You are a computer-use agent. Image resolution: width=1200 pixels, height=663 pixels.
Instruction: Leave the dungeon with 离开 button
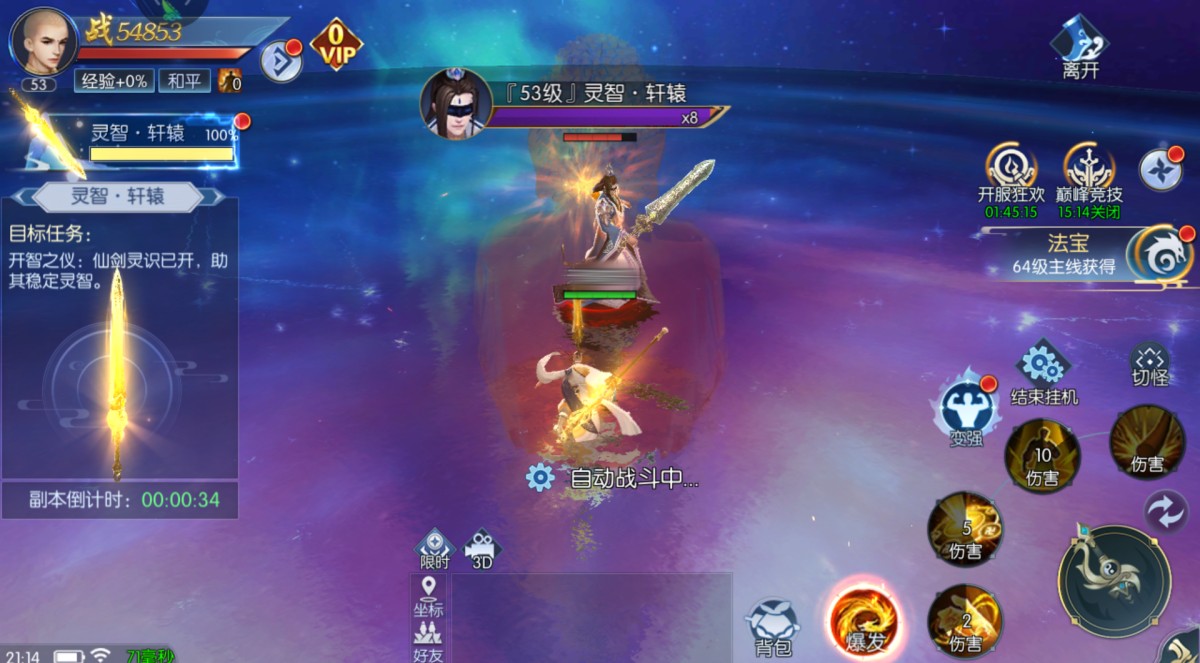pyautogui.click(x=1080, y=47)
